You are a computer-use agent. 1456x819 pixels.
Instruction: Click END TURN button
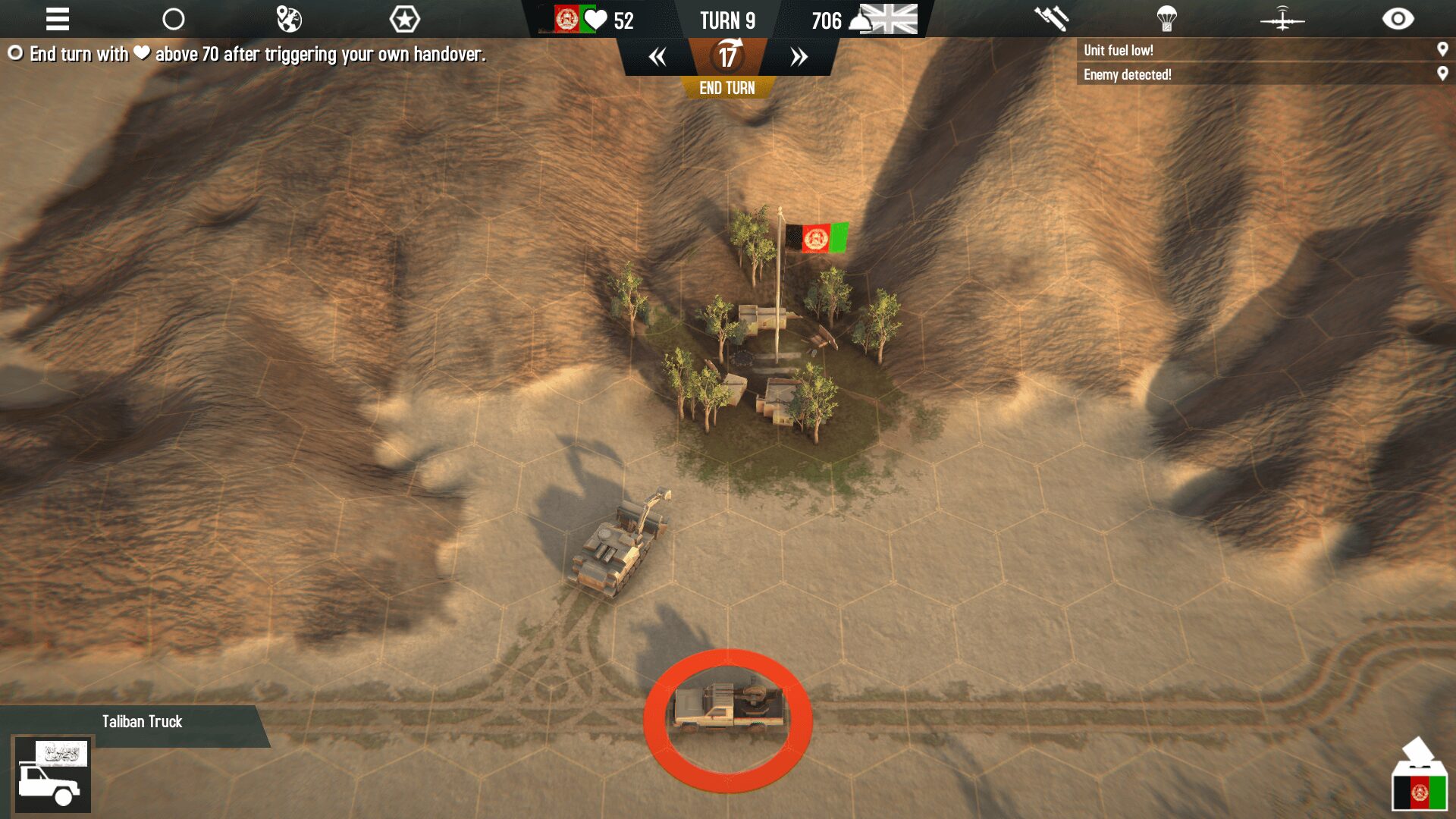click(x=726, y=88)
